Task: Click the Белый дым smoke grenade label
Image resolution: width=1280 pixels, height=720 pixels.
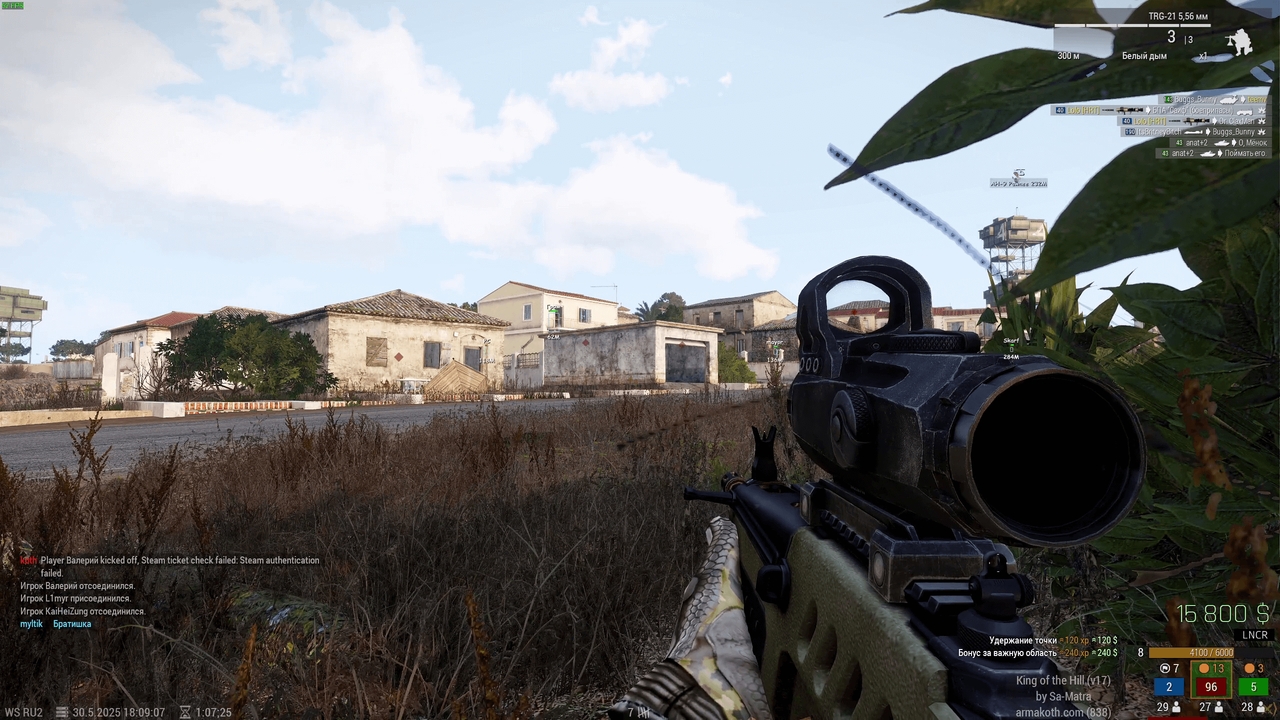Action: click(1145, 55)
